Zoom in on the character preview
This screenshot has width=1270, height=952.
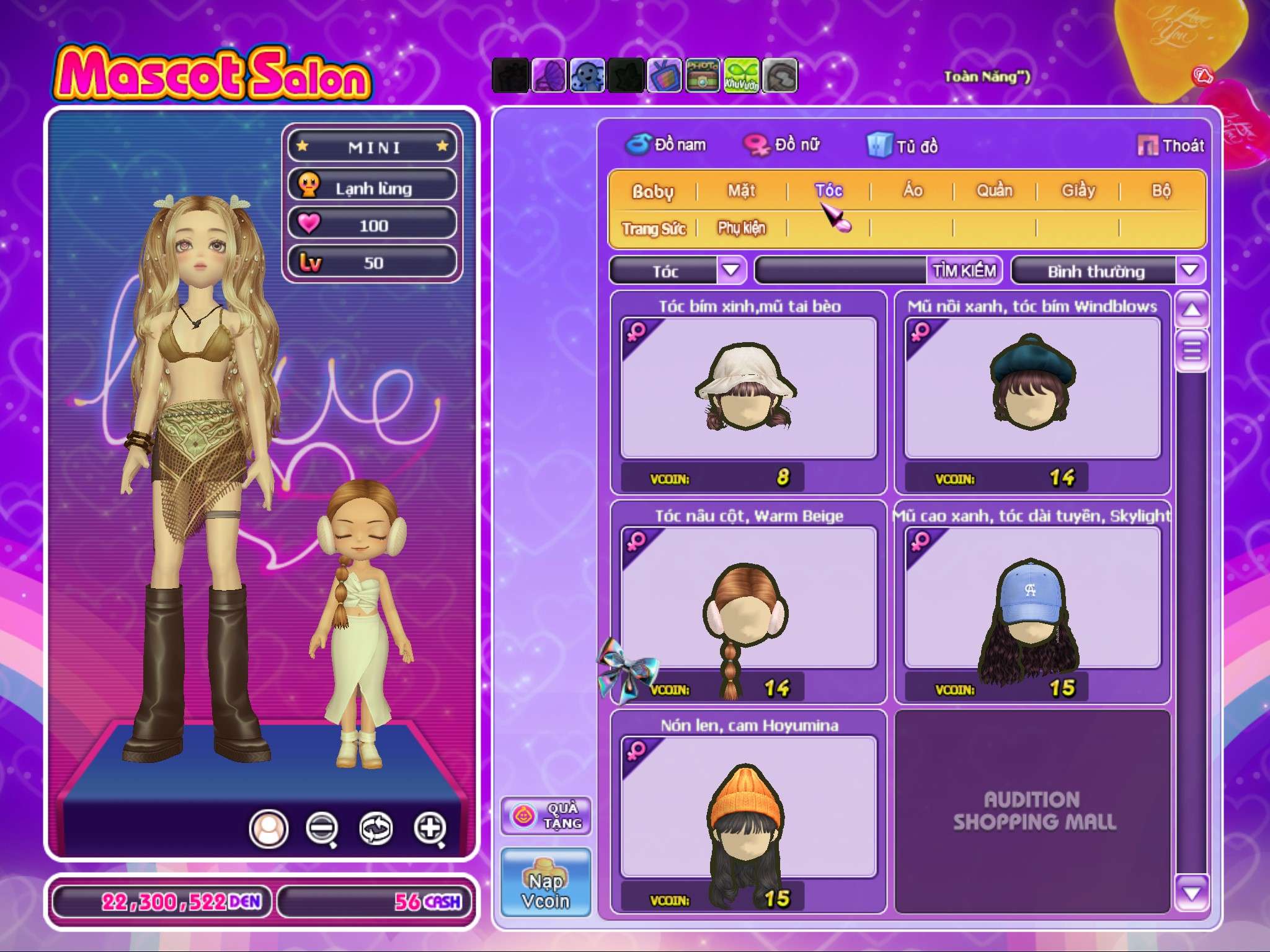[x=430, y=828]
